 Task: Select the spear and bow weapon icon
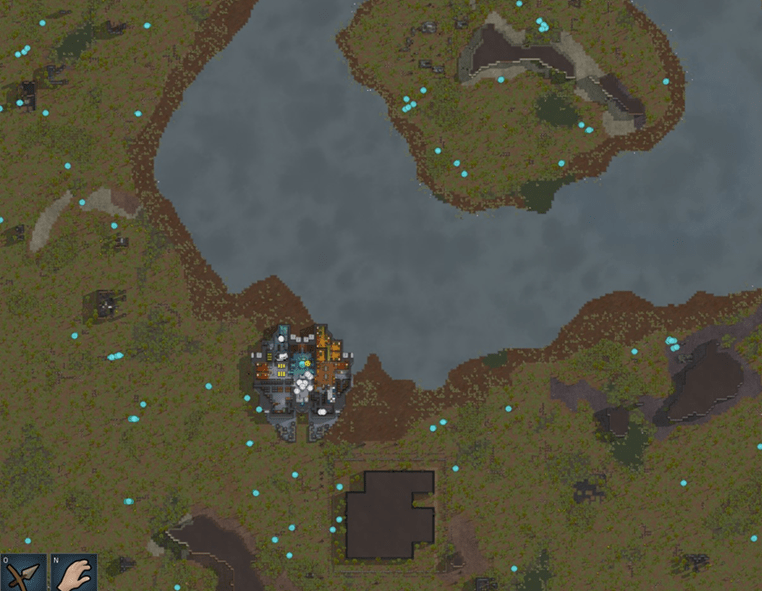(x=23, y=573)
